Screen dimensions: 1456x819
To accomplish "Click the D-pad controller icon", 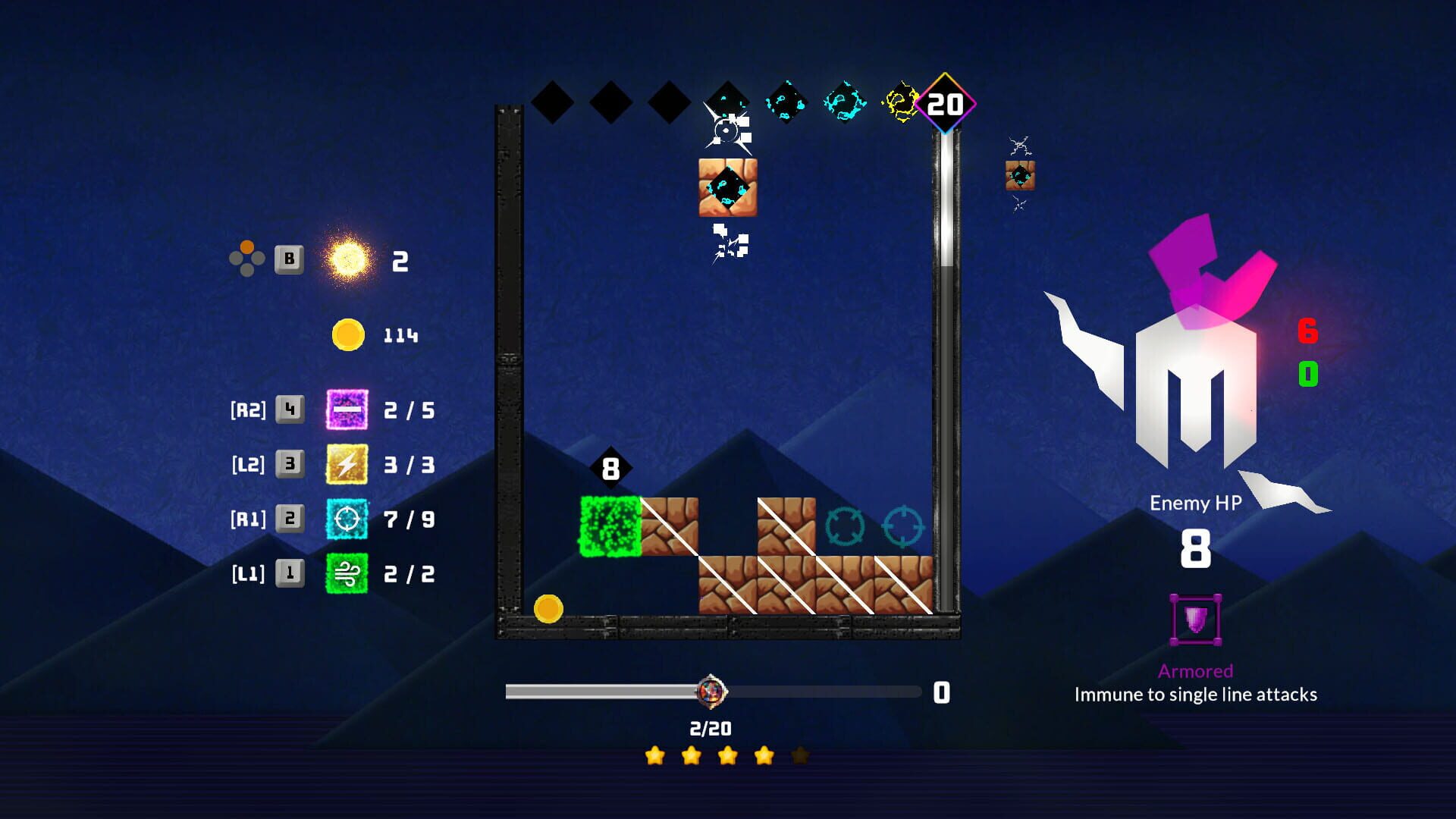I will (x=246, y=259).
